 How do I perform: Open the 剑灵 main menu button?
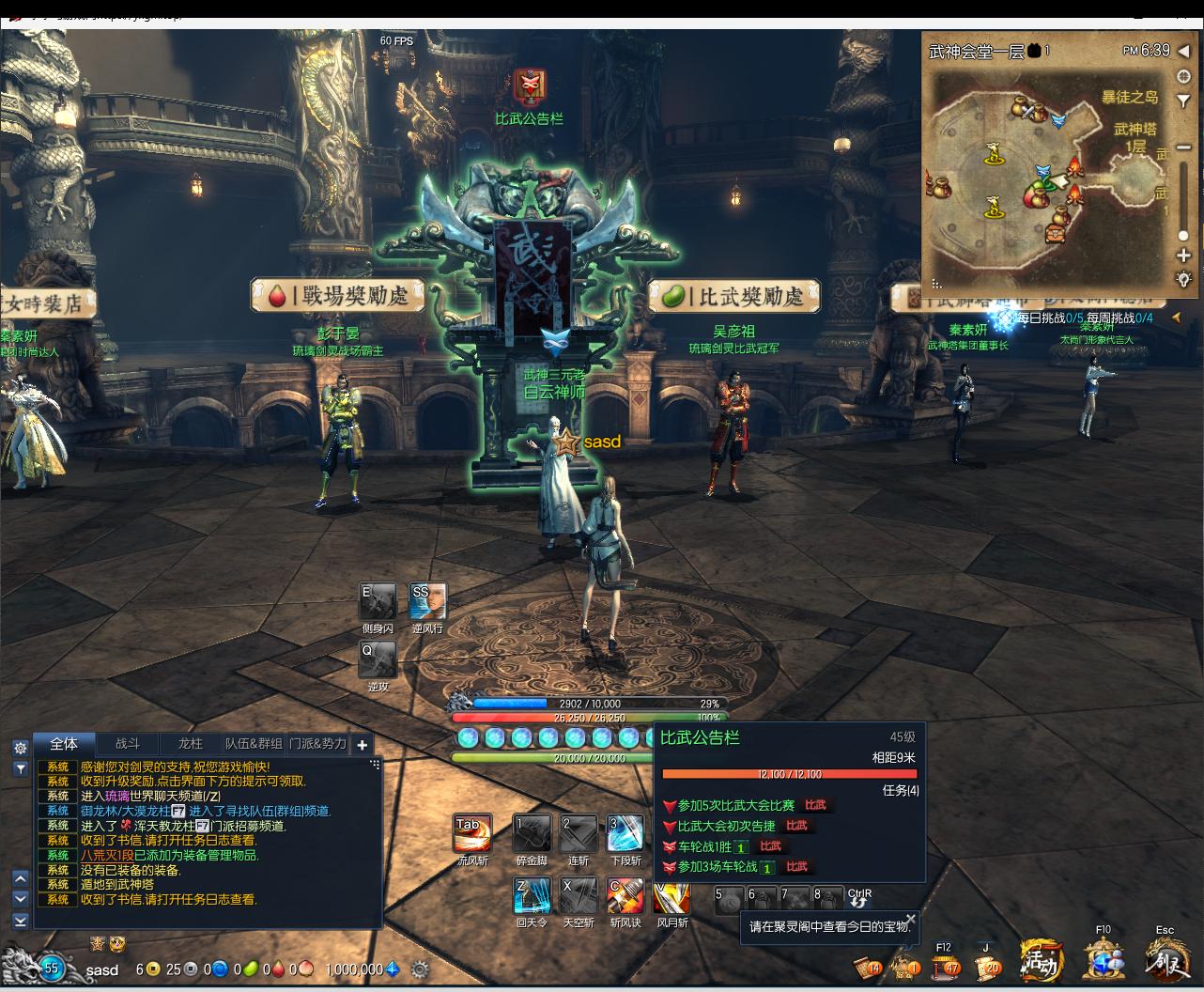pyautogui.click(x=1165, y=960)
